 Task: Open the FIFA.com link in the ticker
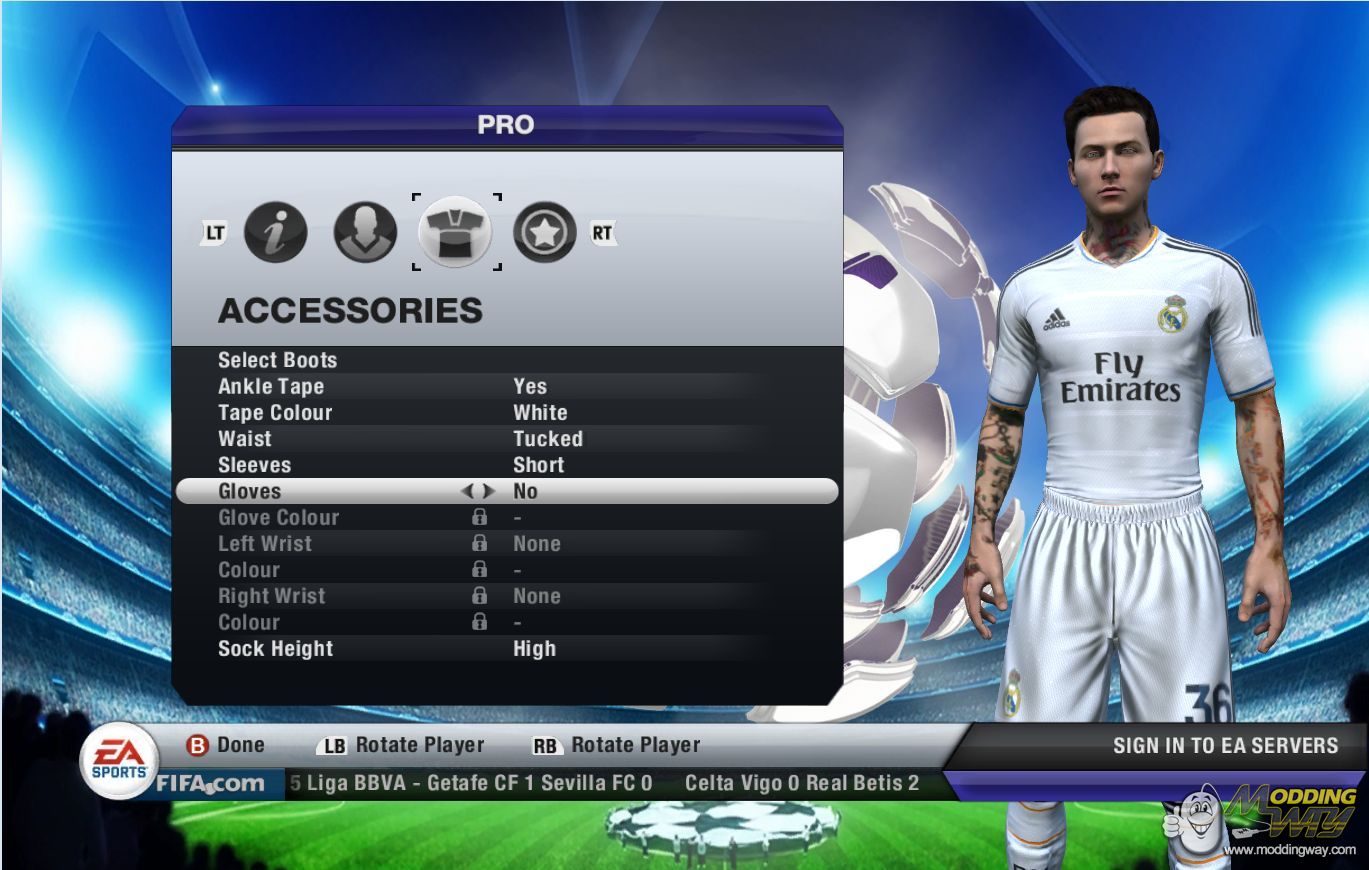pos(210,783)
